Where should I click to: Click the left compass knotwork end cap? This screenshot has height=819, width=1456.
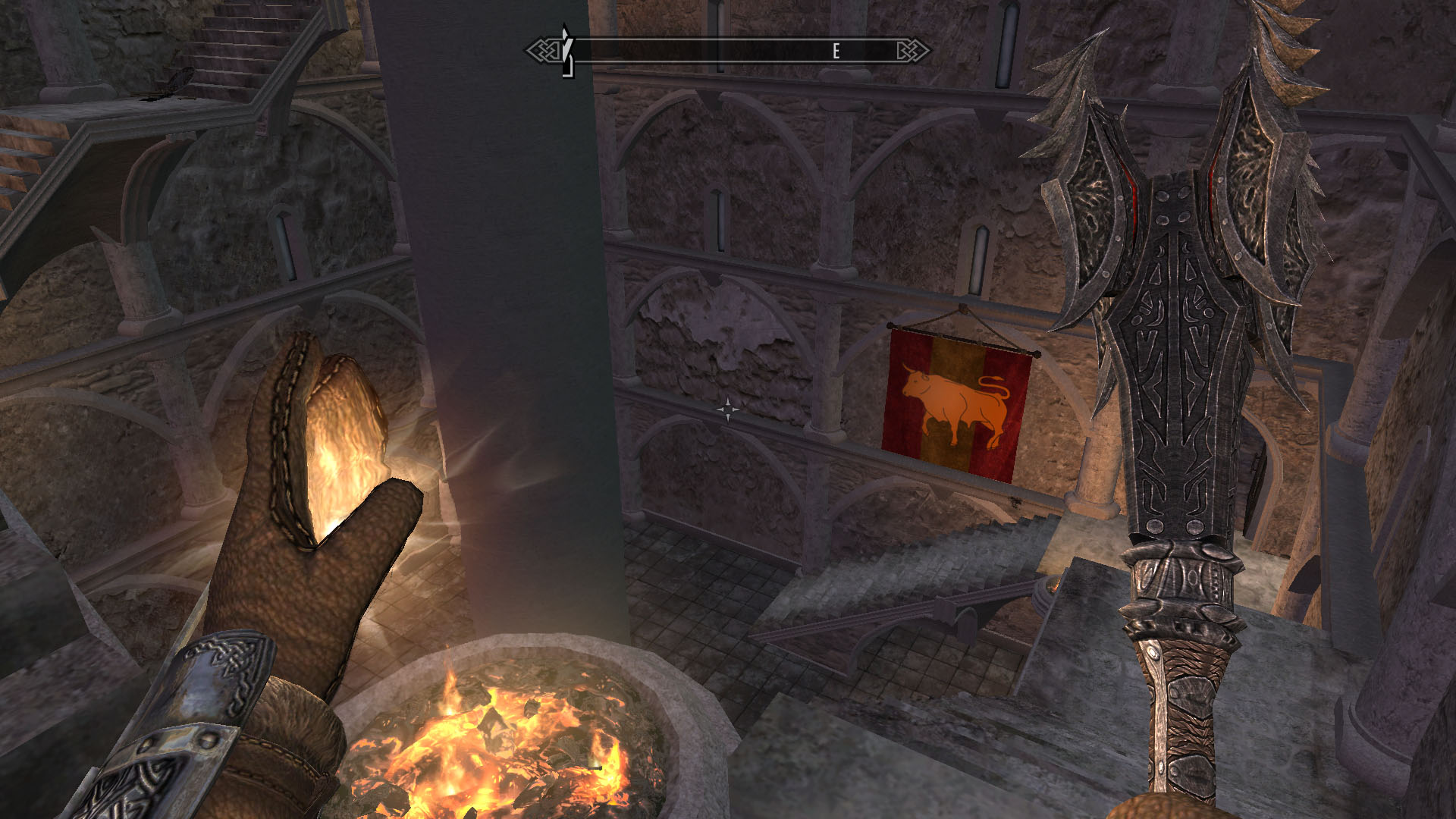(544, 49)
